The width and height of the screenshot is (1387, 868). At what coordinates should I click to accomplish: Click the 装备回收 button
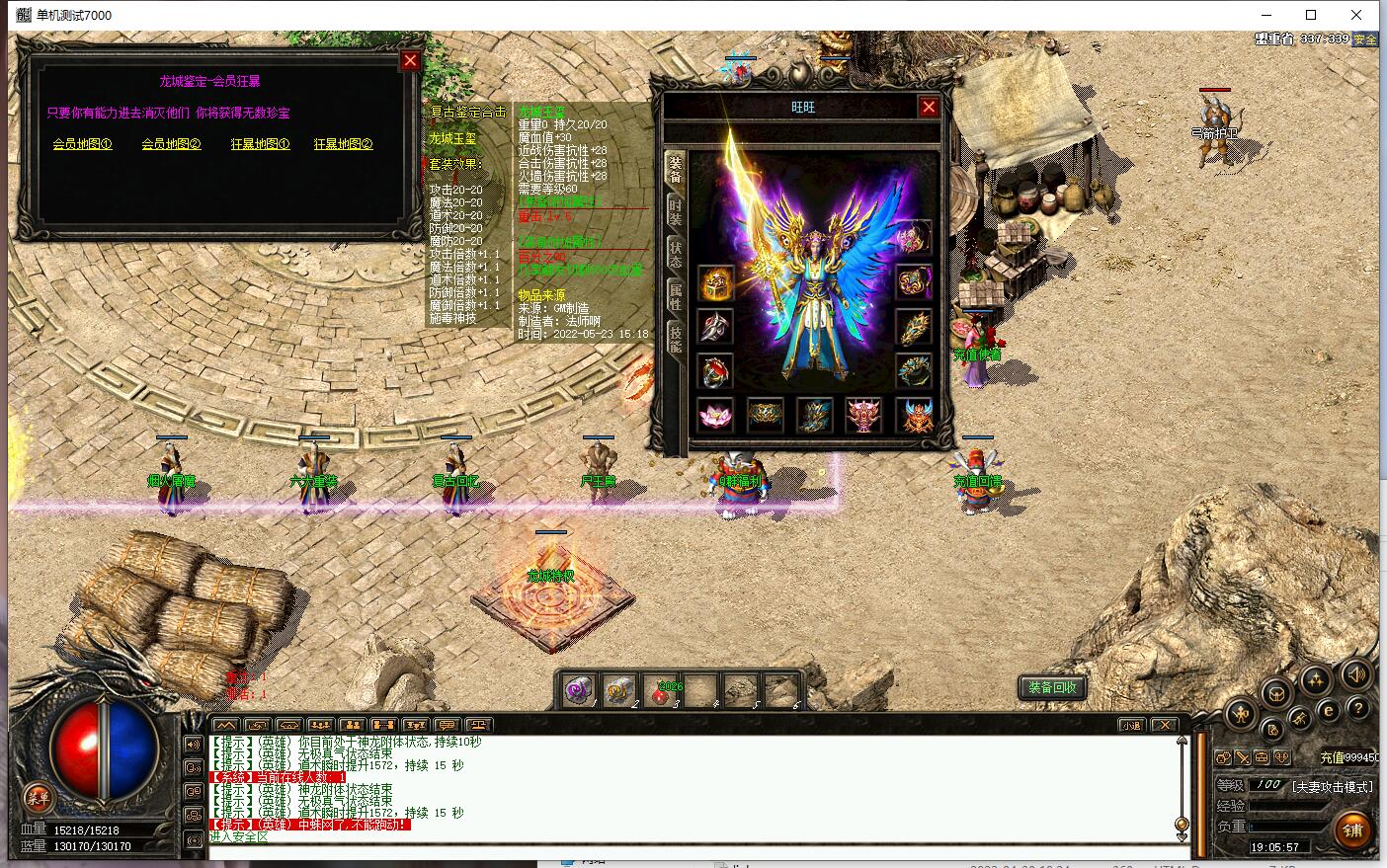point(1052,688)
